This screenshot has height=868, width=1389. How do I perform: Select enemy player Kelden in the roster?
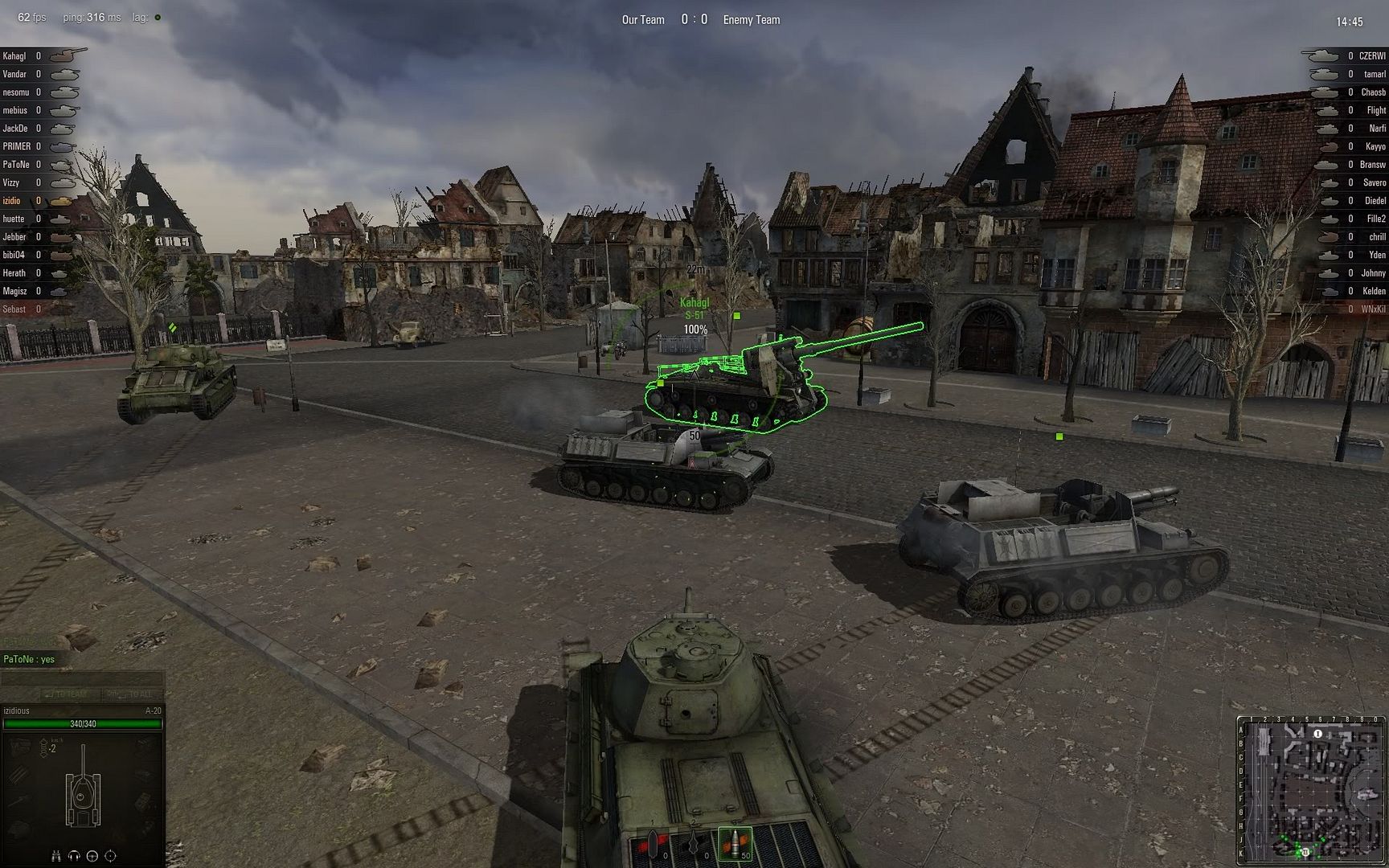pos(1374,291)
